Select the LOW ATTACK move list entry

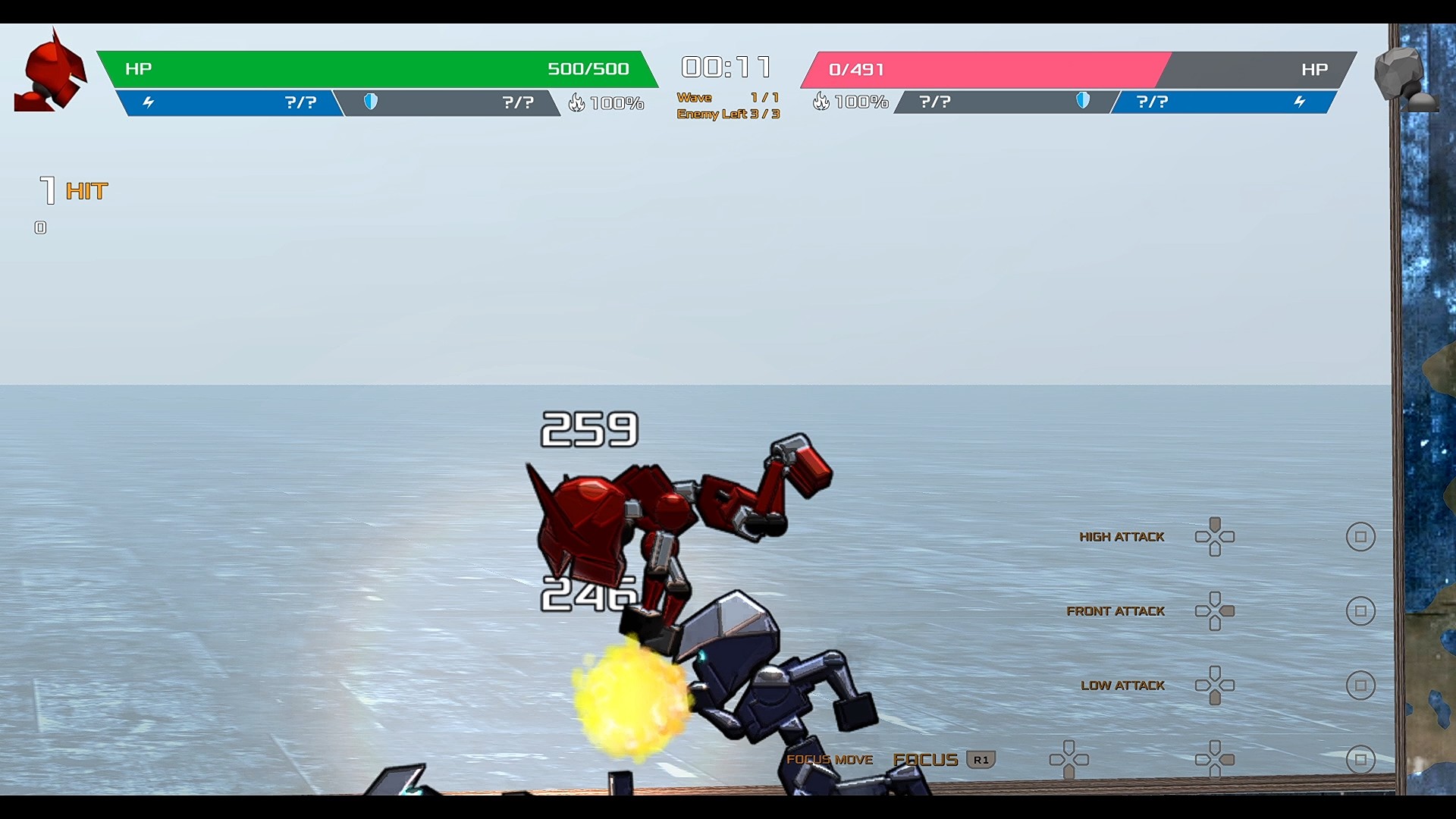[x=1123, y=685]
